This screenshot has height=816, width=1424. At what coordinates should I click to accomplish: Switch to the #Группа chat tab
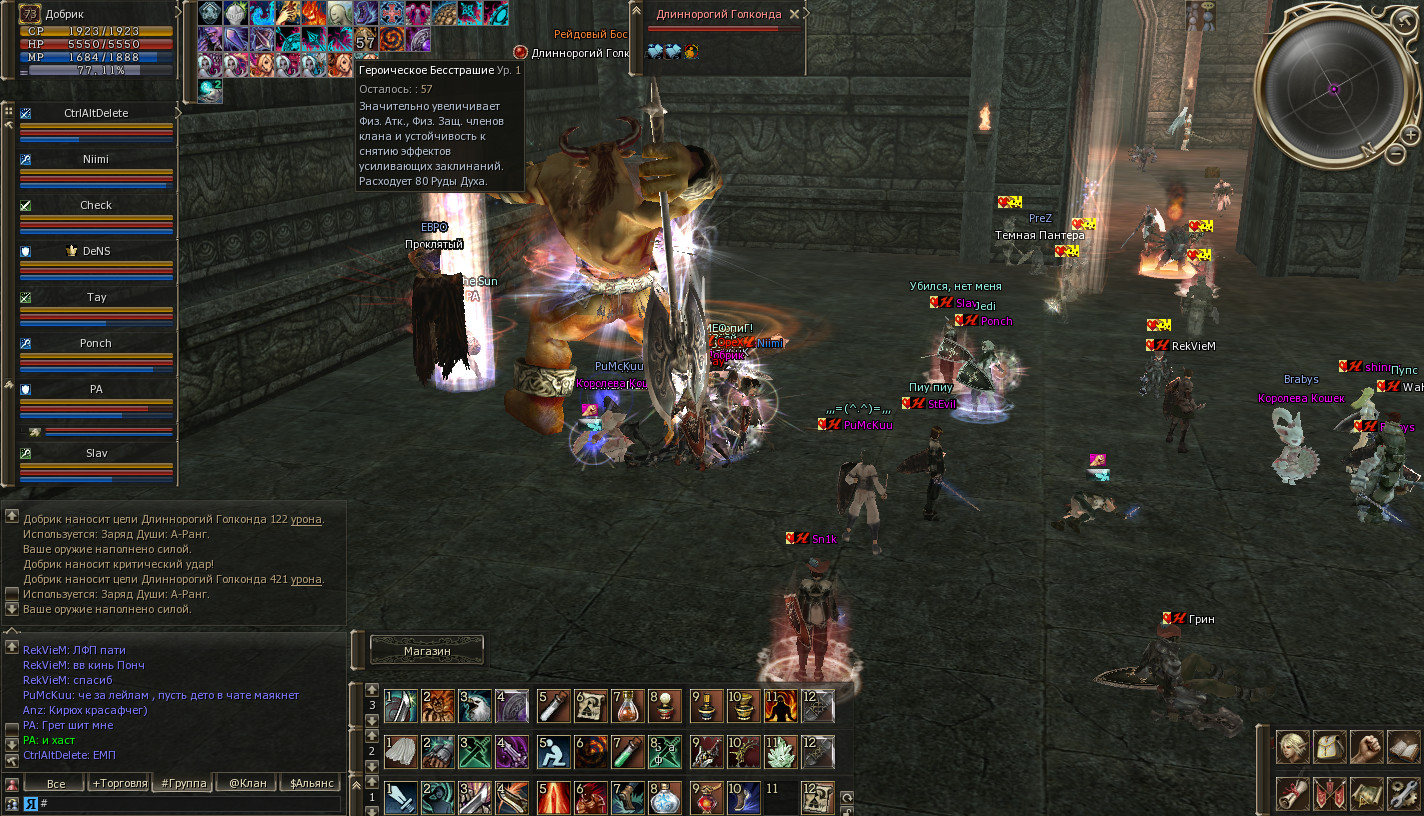[183, 783]
